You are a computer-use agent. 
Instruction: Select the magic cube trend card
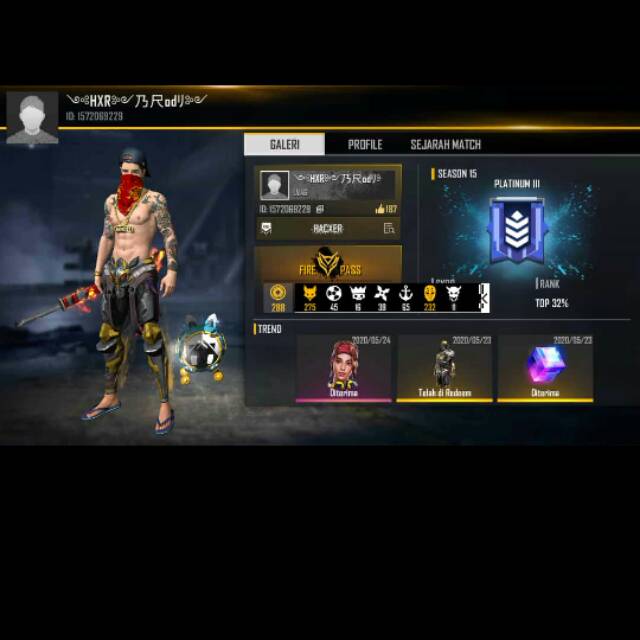point(545,368)
